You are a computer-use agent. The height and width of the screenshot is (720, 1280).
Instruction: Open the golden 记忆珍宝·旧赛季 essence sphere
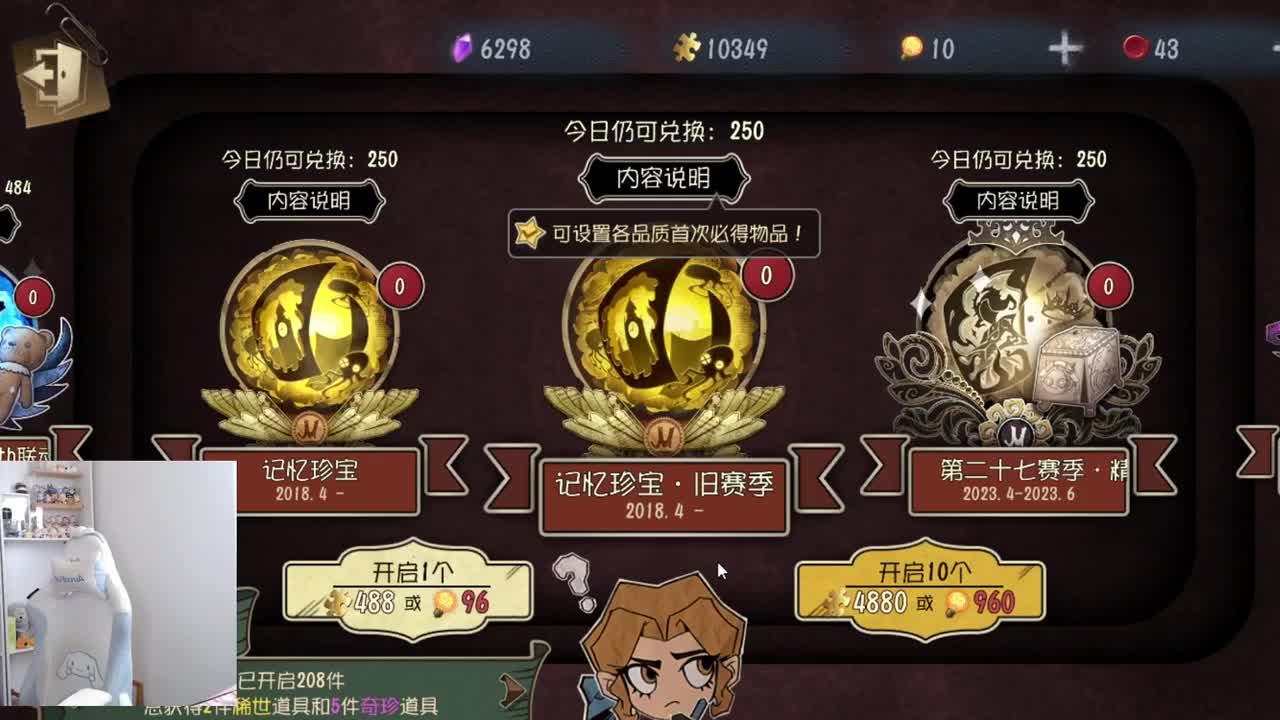[x=665, y=330]
